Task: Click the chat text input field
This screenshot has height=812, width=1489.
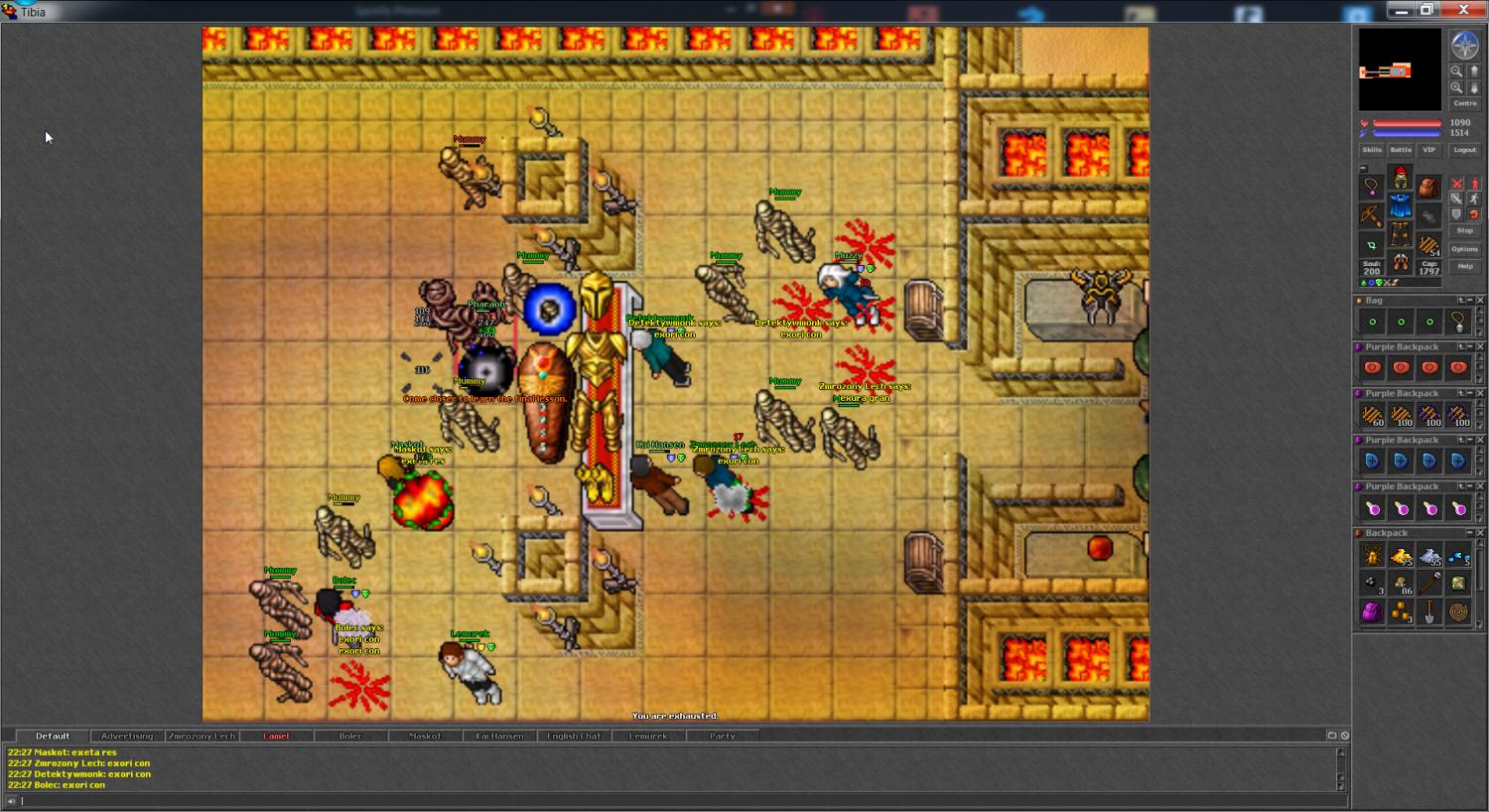Action: [675, 800]
